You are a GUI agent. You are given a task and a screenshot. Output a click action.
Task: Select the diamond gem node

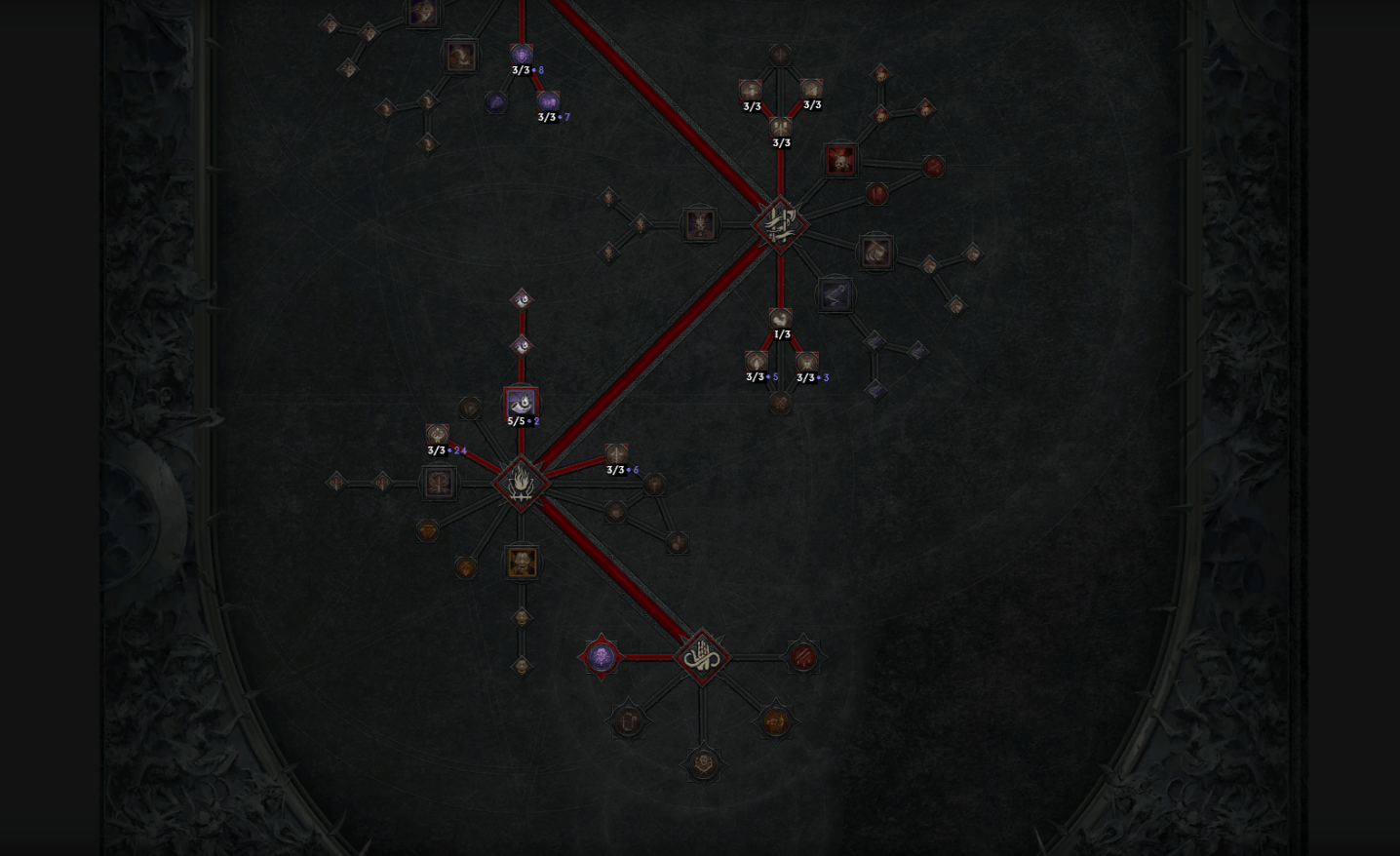coord(430,529)
